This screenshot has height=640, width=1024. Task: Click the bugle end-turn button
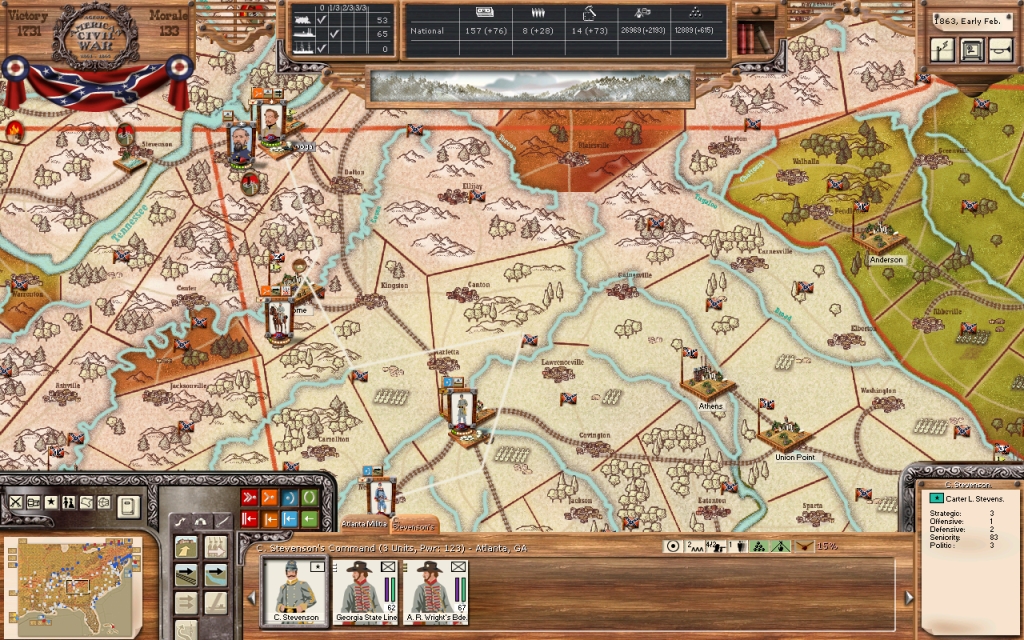click(1002, 49)
